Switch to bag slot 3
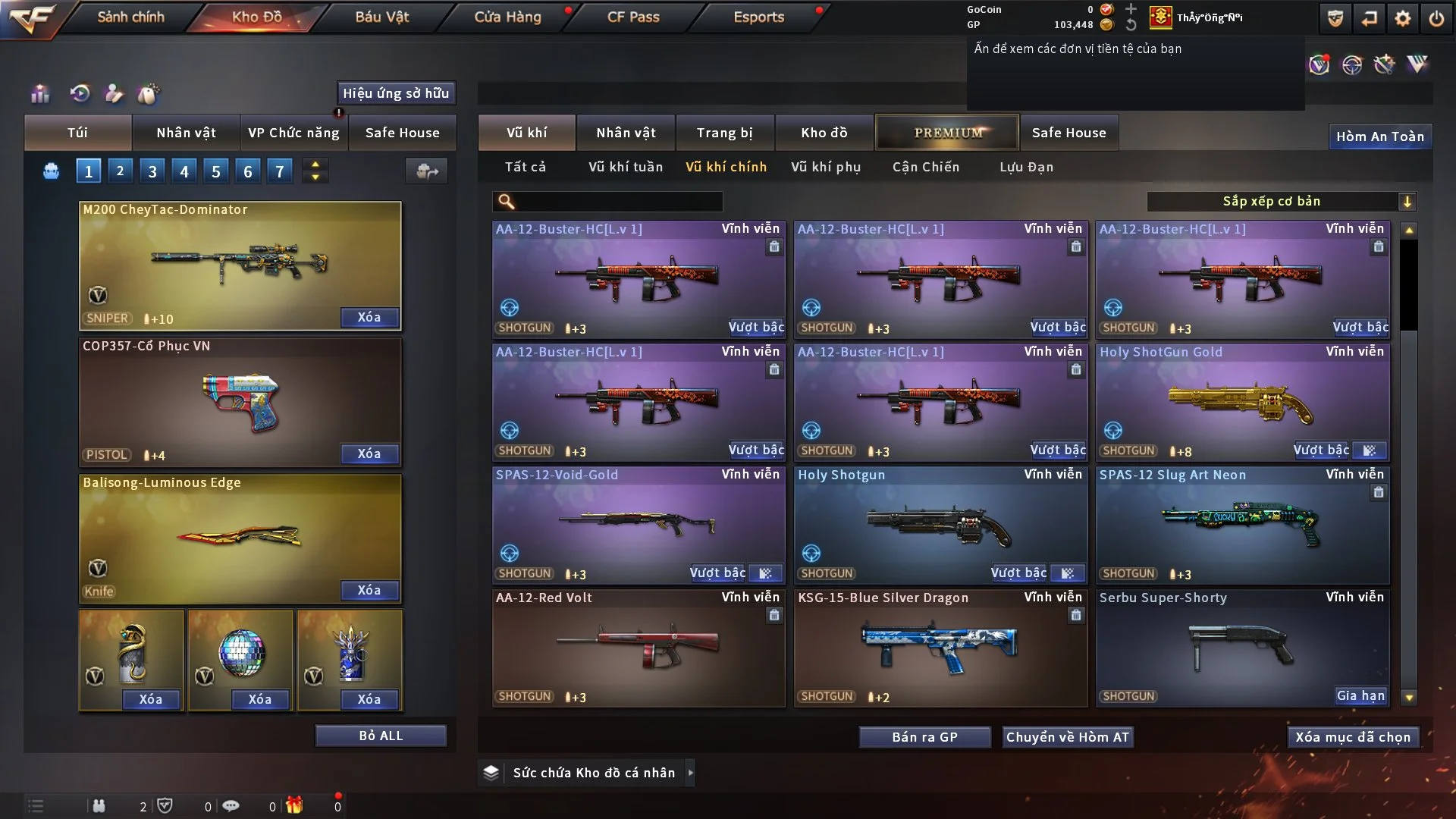This screenshot has width=1456, height=819. point(152,171)
